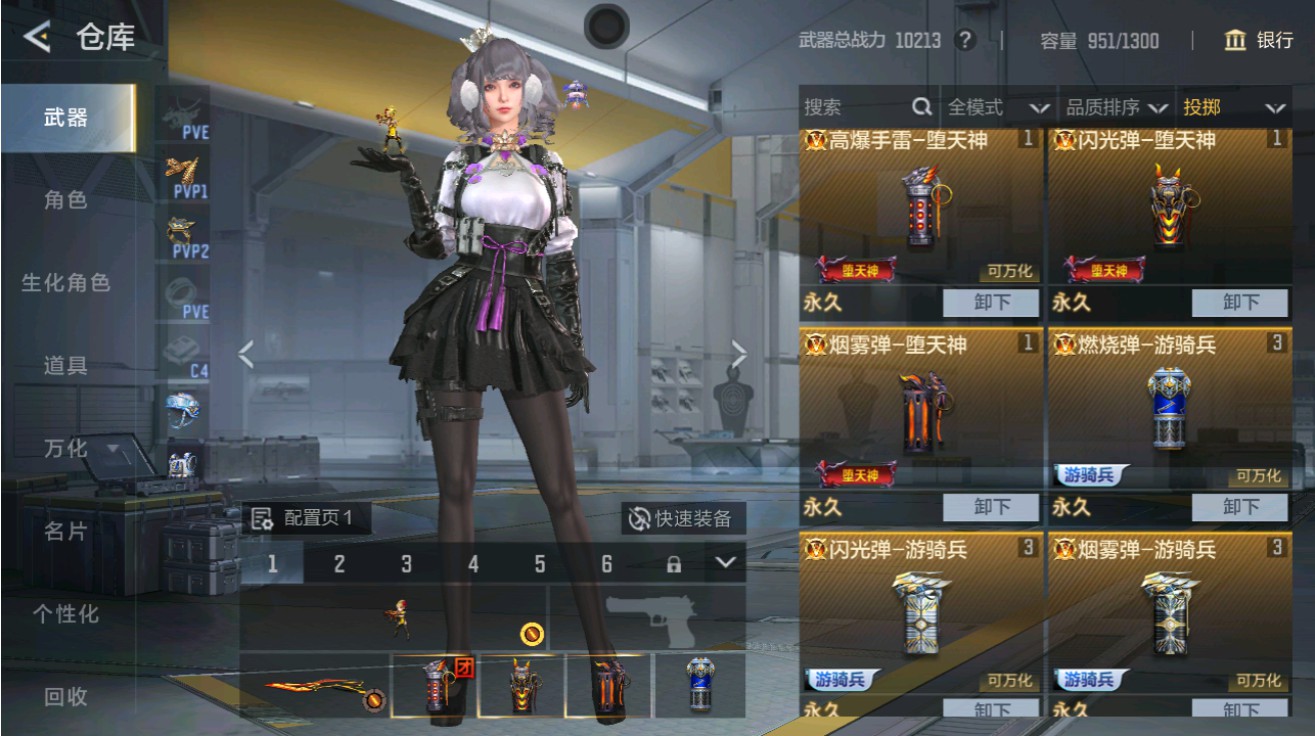The height and width of the screenshot is (736, 1315).
Task: Click the 搜索 search field
Action: coord(860,104)
